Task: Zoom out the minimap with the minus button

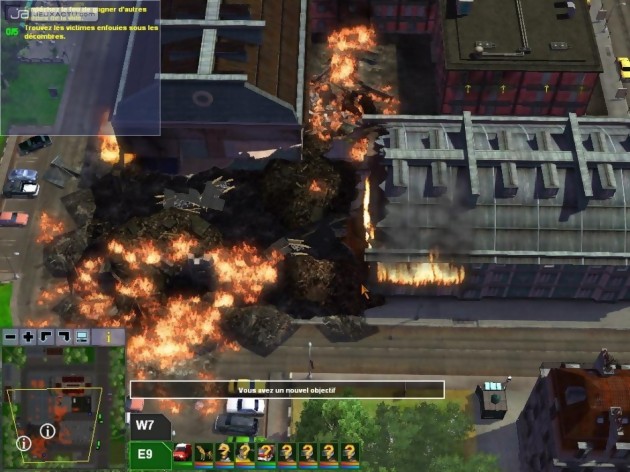Action: [11, 338]
